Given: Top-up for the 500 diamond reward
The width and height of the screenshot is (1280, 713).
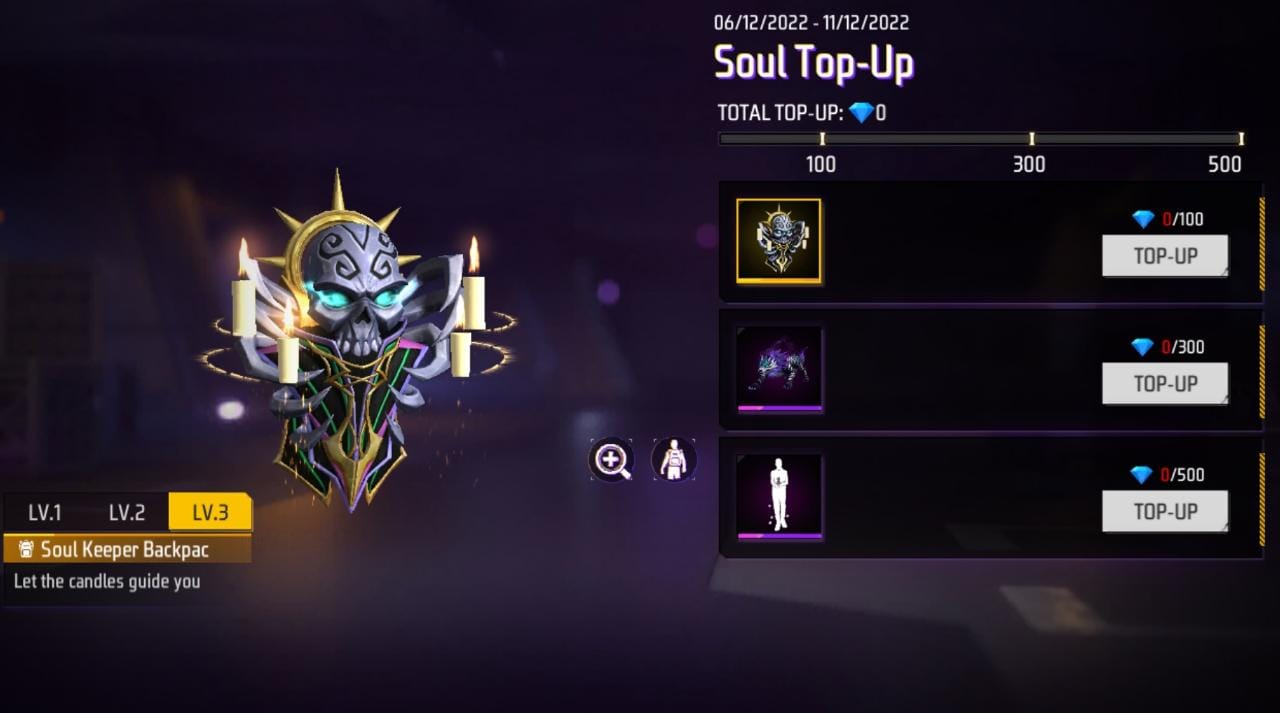Looking at the screenshot, I should point(1165,512).
